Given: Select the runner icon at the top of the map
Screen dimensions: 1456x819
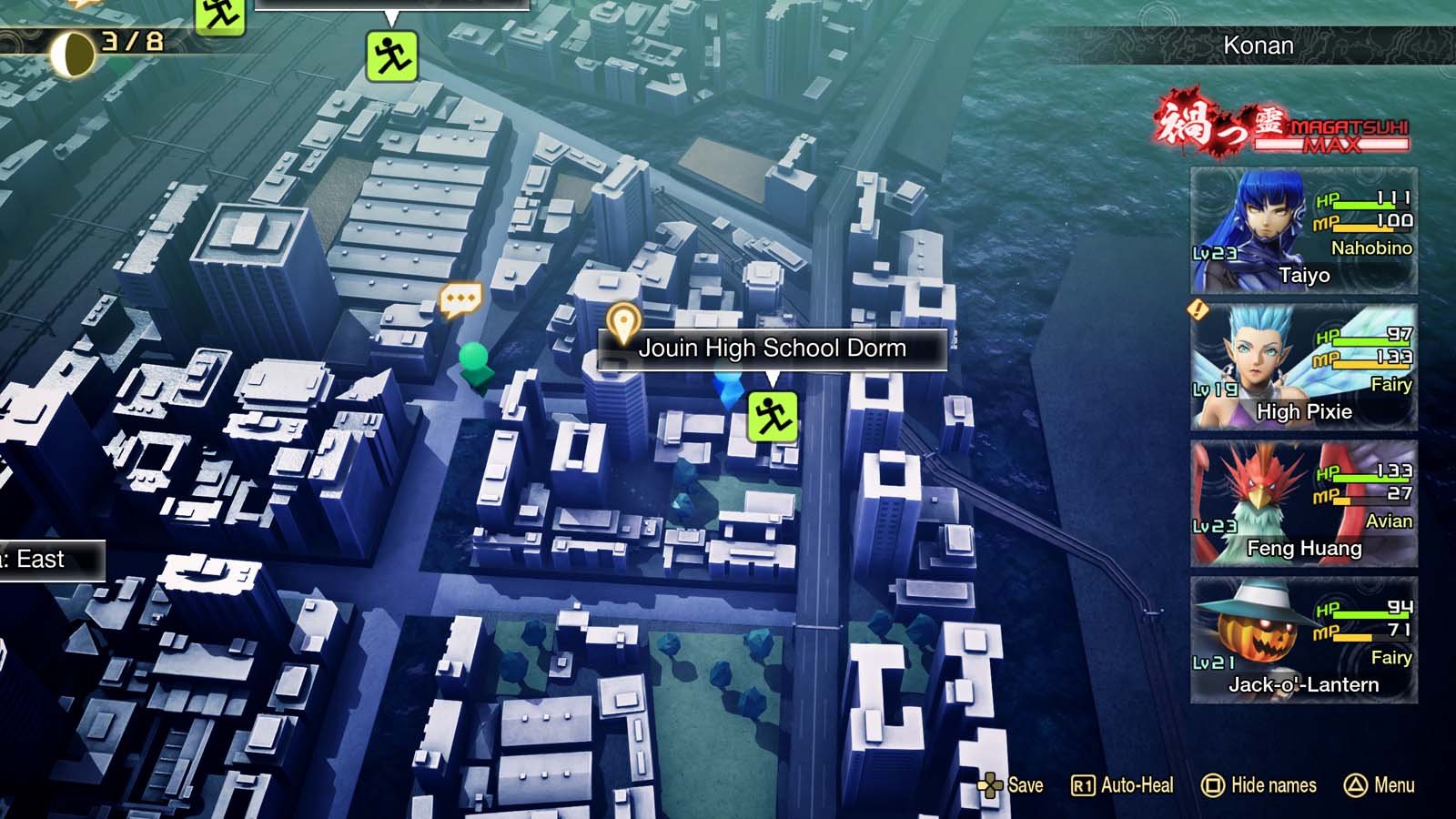Looking at the screenshot, I should point(393,56).
